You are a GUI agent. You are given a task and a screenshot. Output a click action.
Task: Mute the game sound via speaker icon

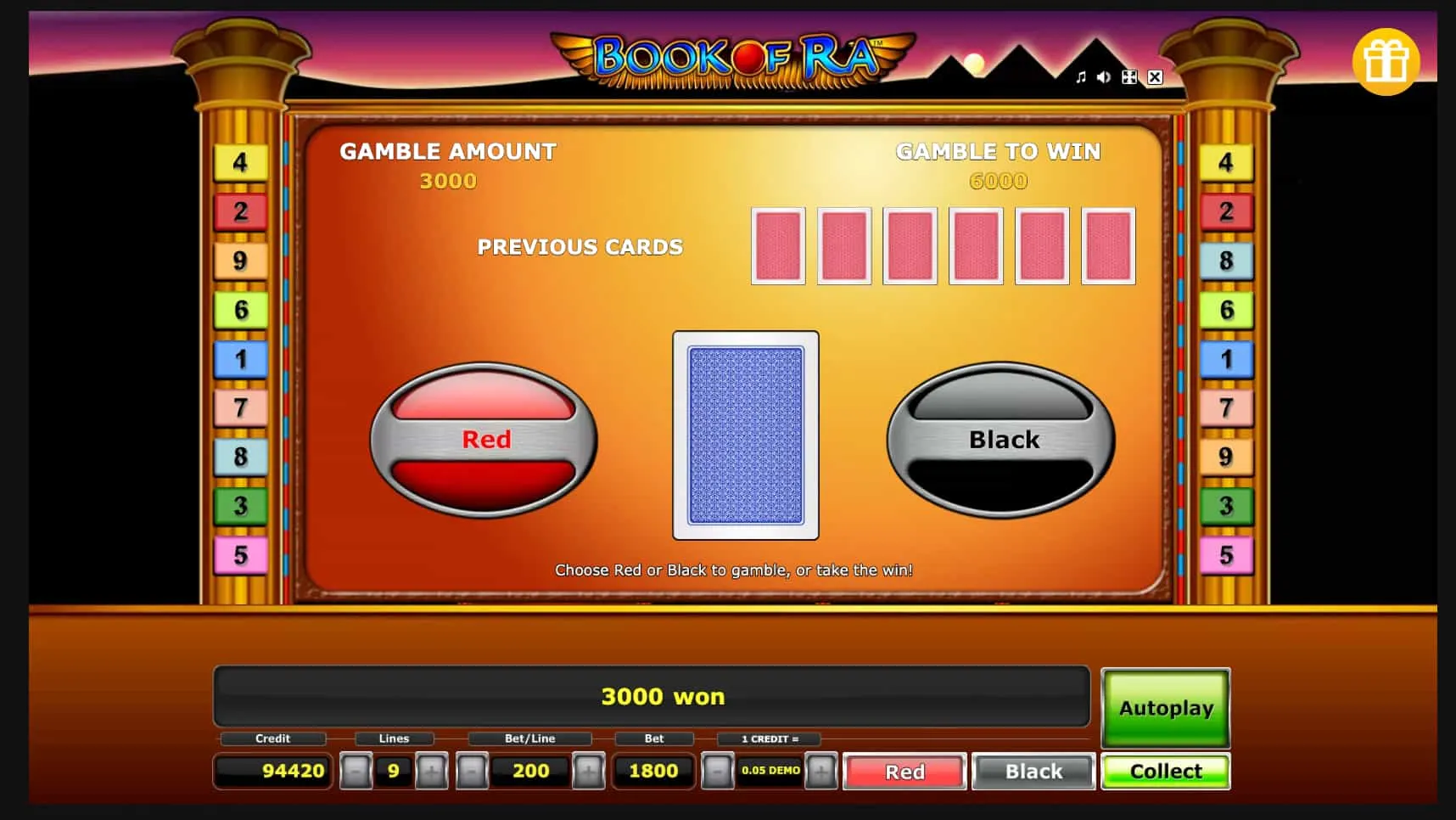(1104, 77)
